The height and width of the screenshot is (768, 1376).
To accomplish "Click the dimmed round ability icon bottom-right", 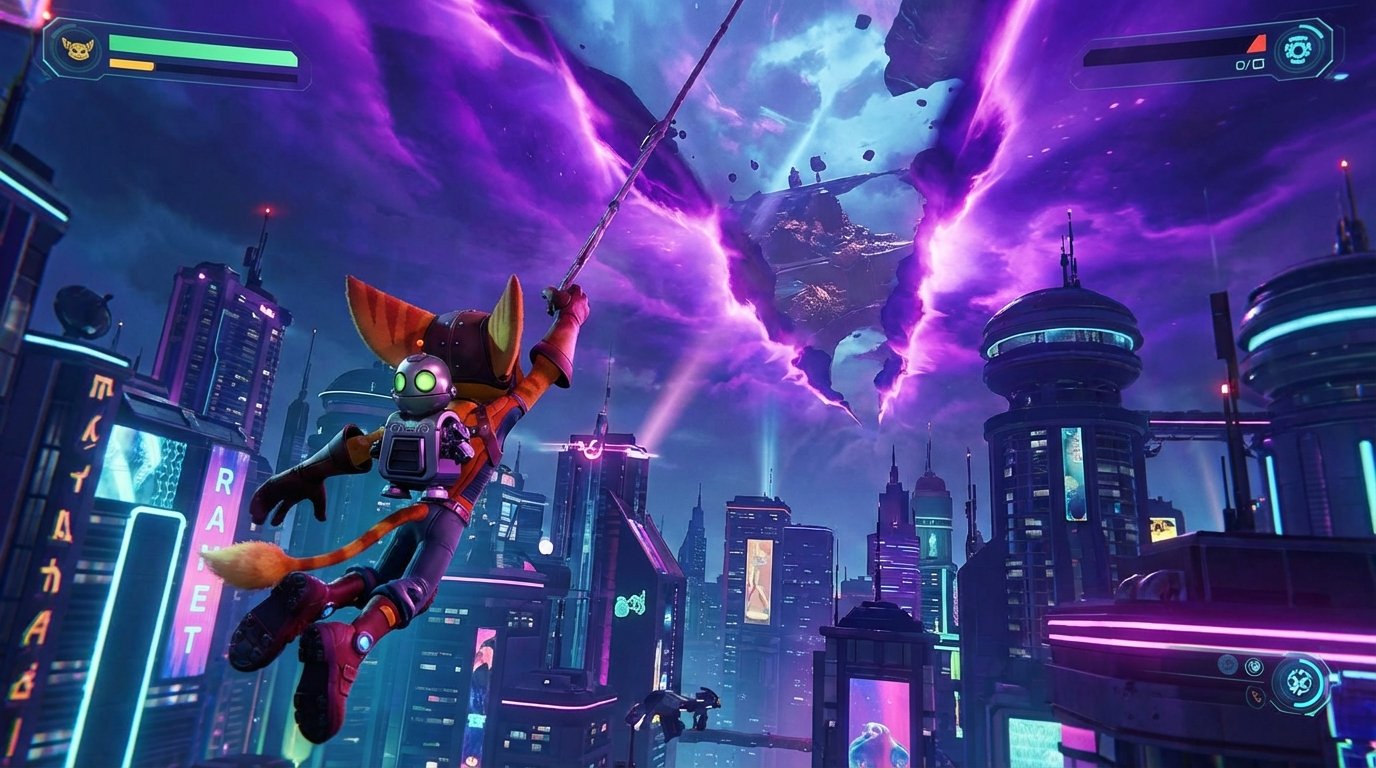I will pos(1228,665).
